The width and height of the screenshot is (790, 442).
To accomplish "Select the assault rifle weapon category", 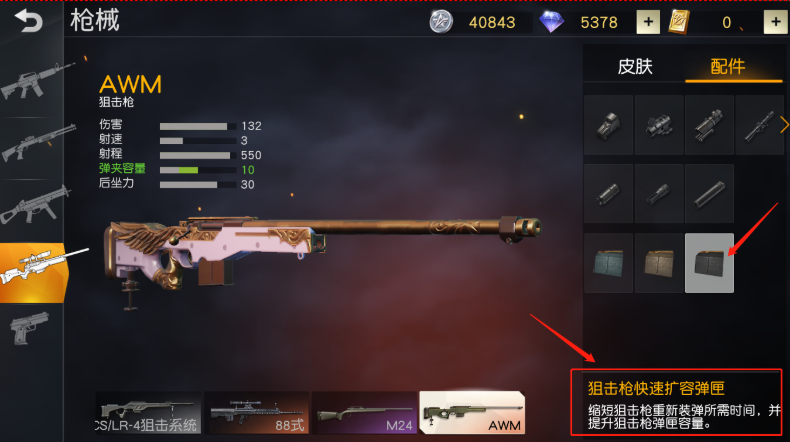I will point(32,84).
